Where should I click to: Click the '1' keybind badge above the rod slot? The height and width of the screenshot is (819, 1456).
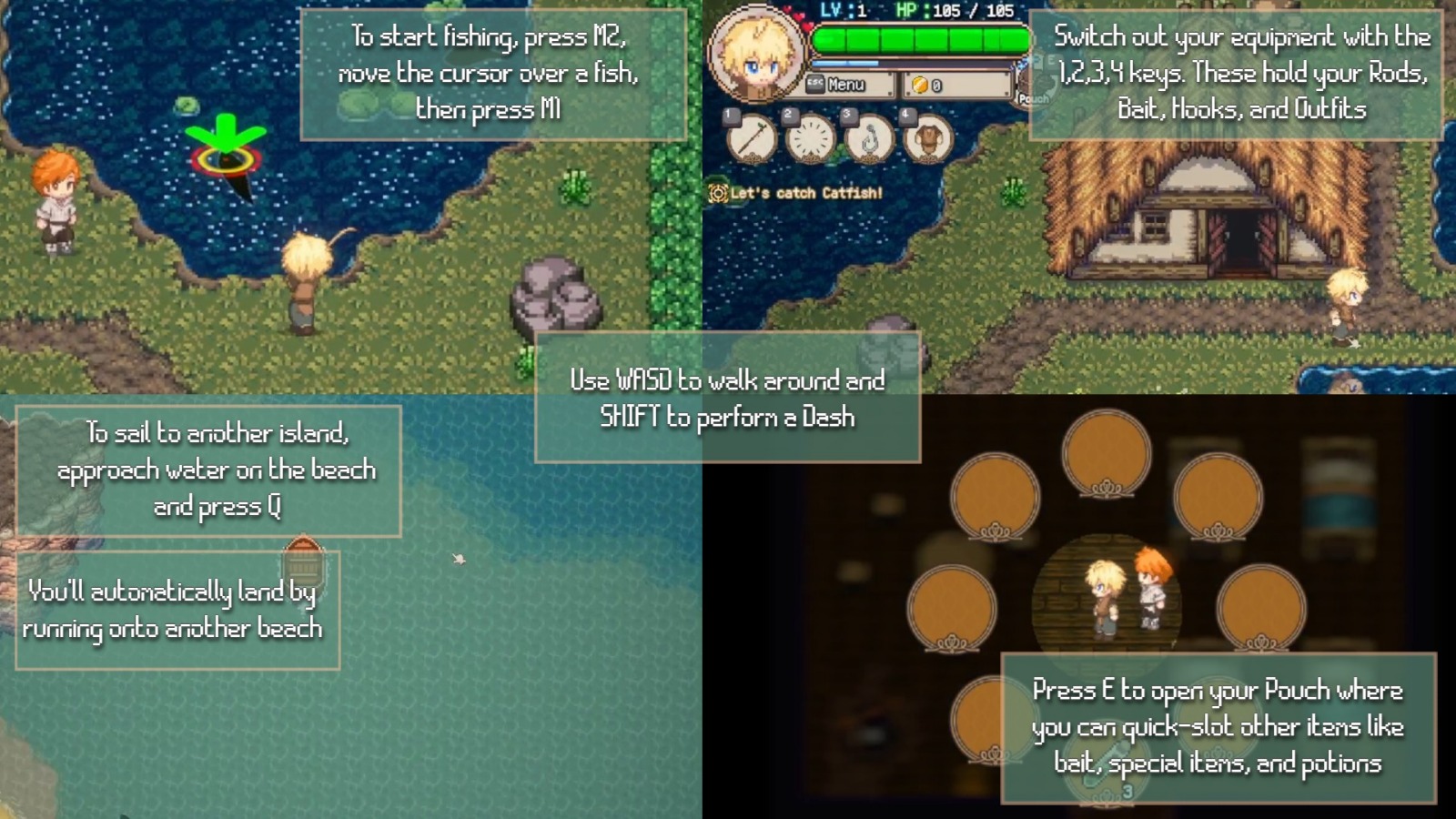(x=732, y=116)
